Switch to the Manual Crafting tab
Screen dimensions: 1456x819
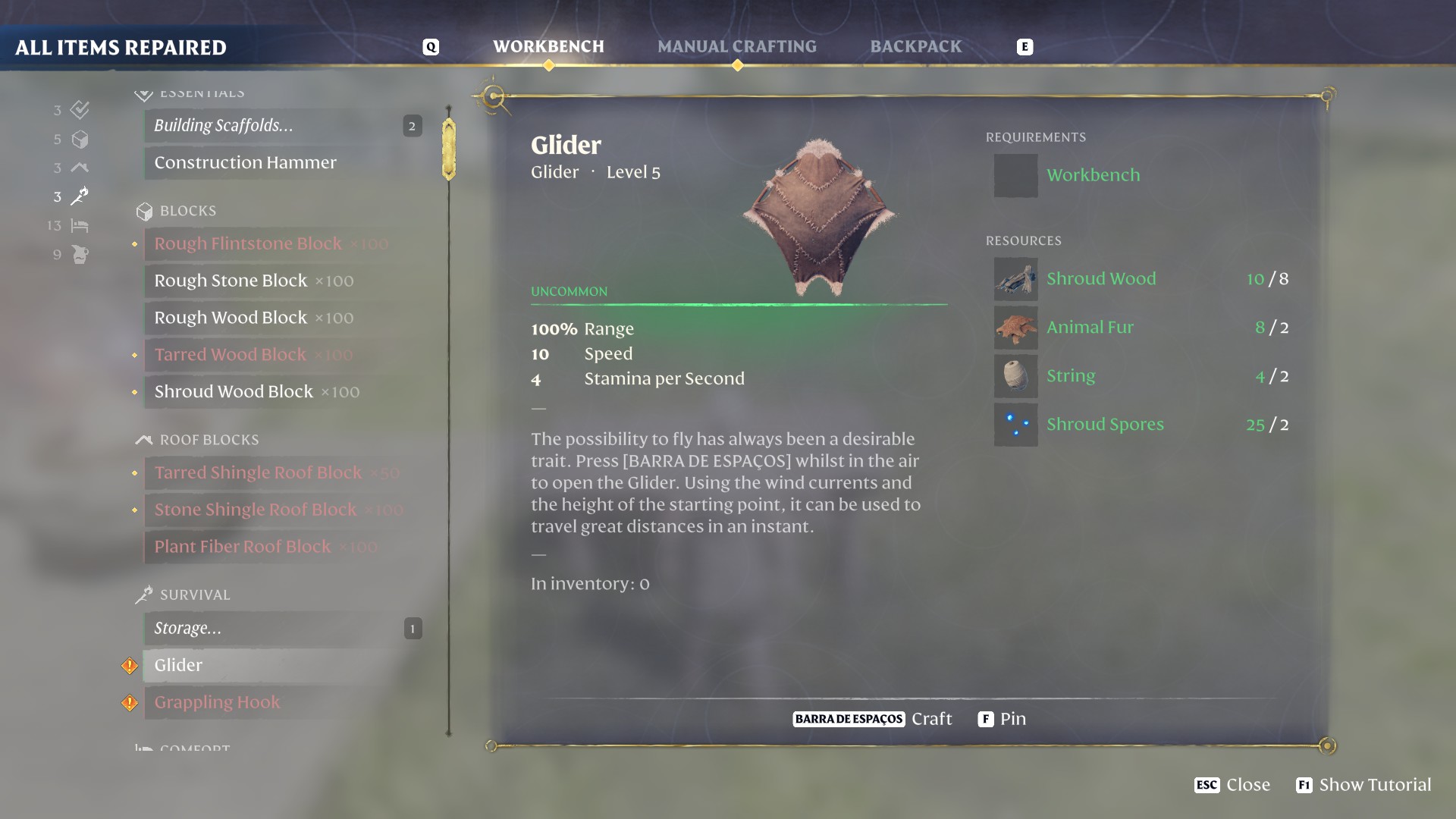(737, 46)
